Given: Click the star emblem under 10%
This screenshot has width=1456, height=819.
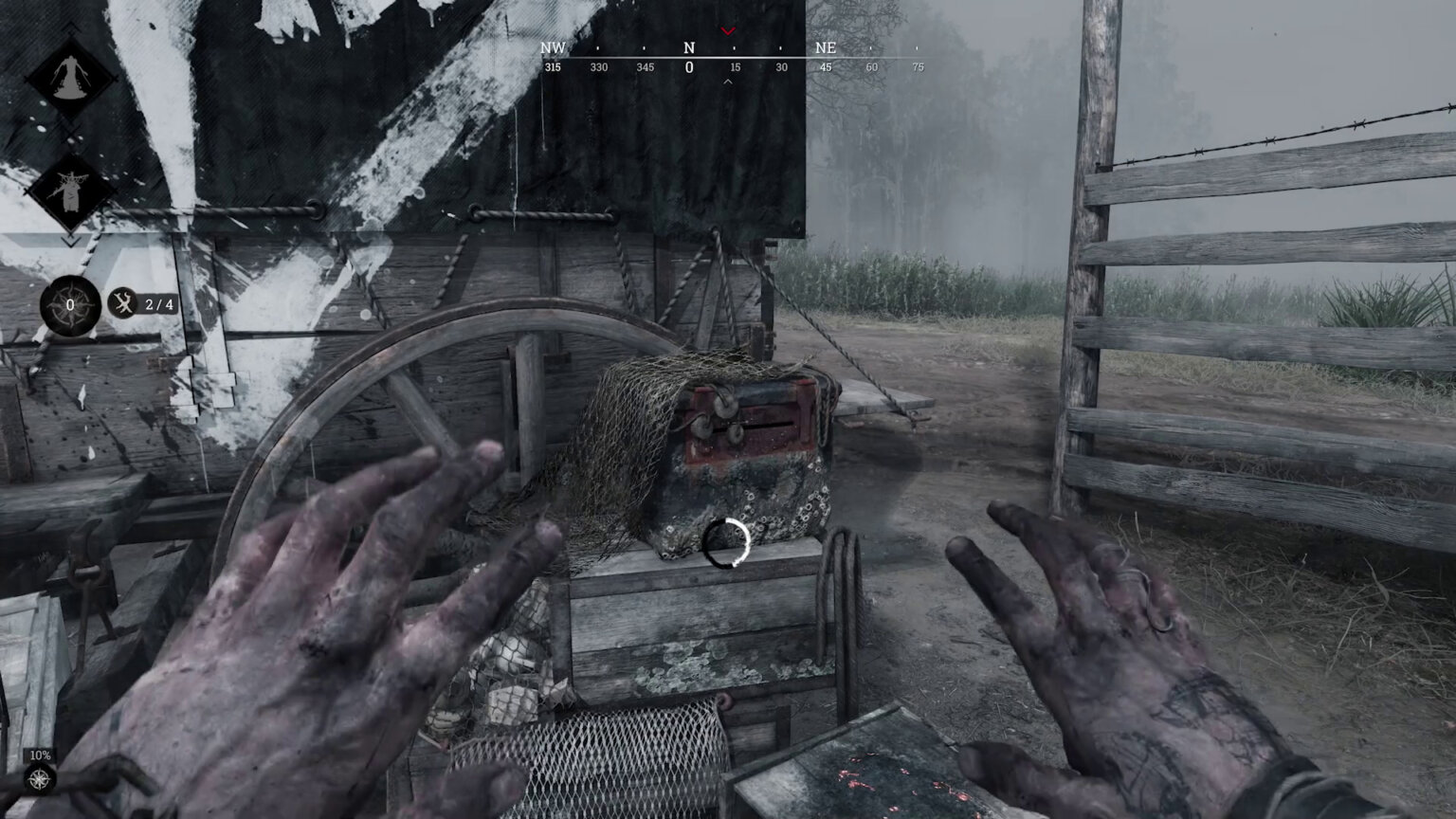Looking at the screenshot, I should pos(40,780).
